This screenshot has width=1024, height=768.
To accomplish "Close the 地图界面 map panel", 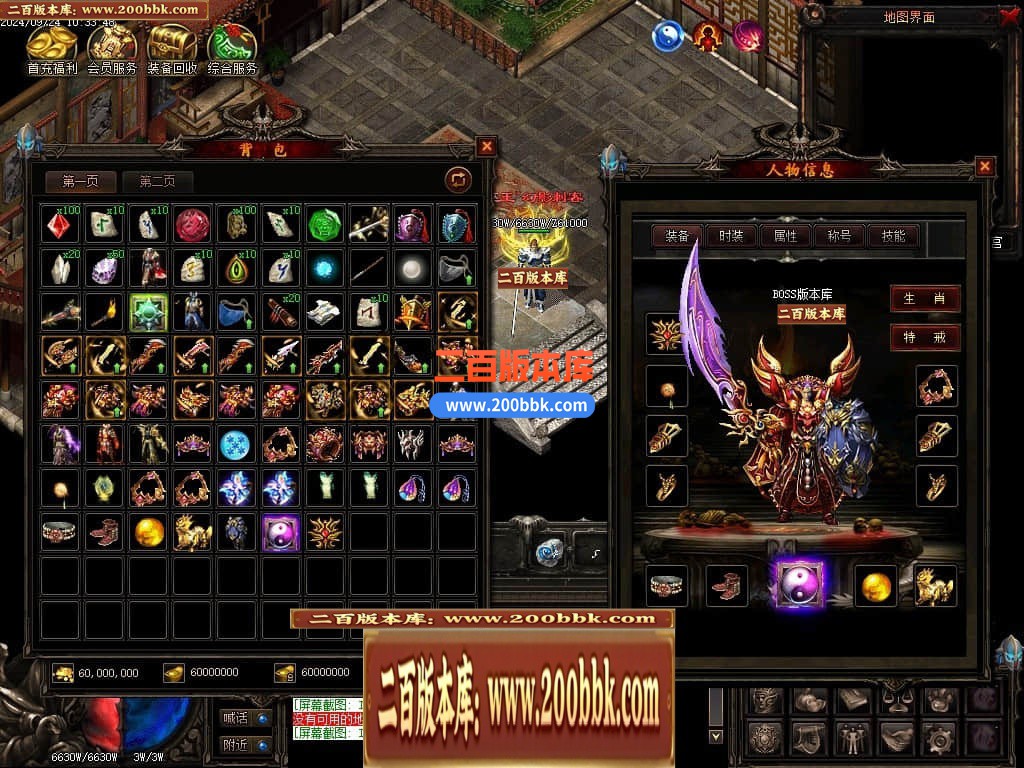I will 1007,17.
